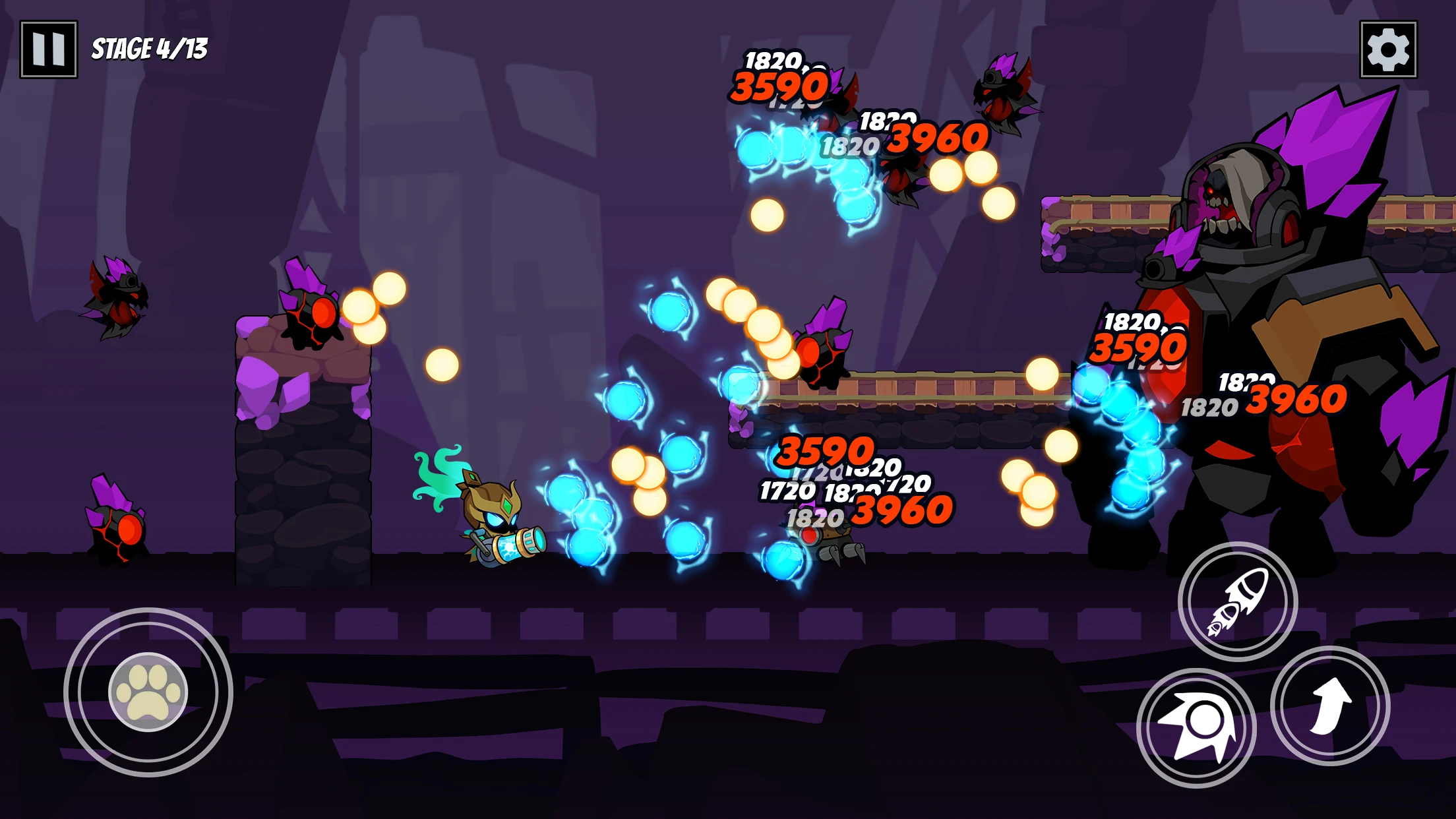This screenshot has width=1456, height=819.
Task: Tap the paw print movement joystick
Action: 148,692
